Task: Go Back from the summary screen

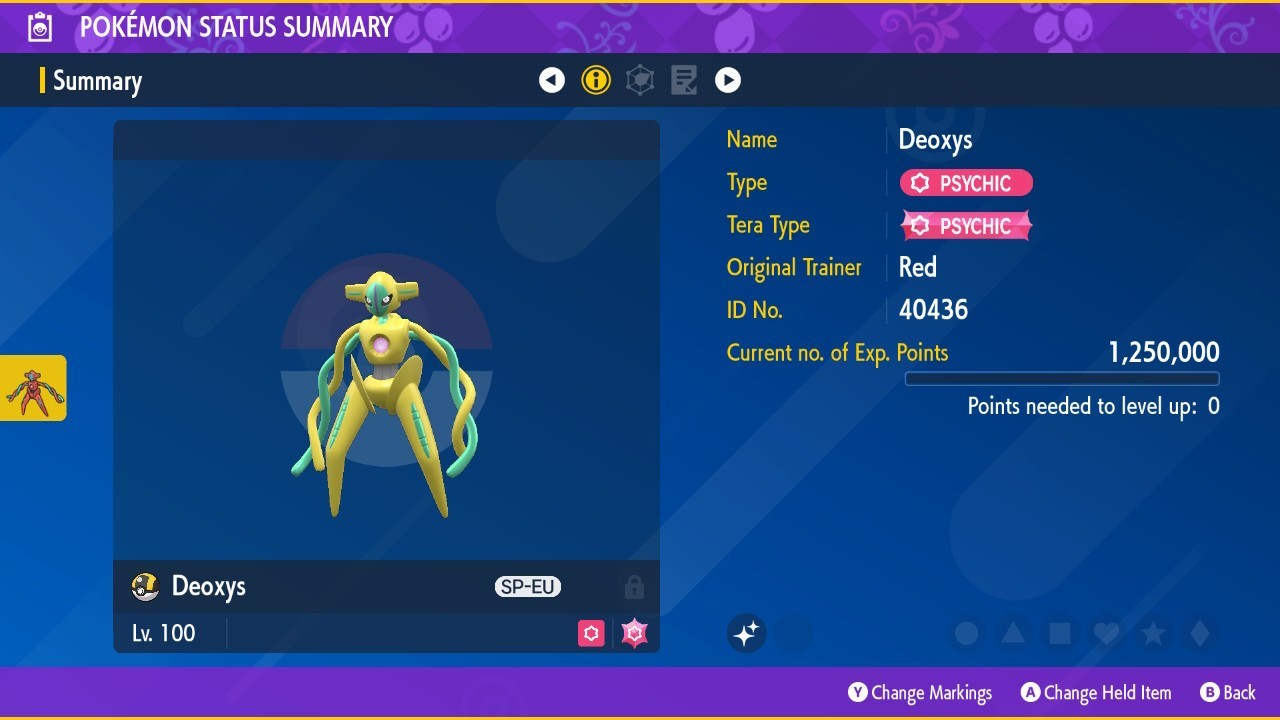Action: pos(1227,692)
